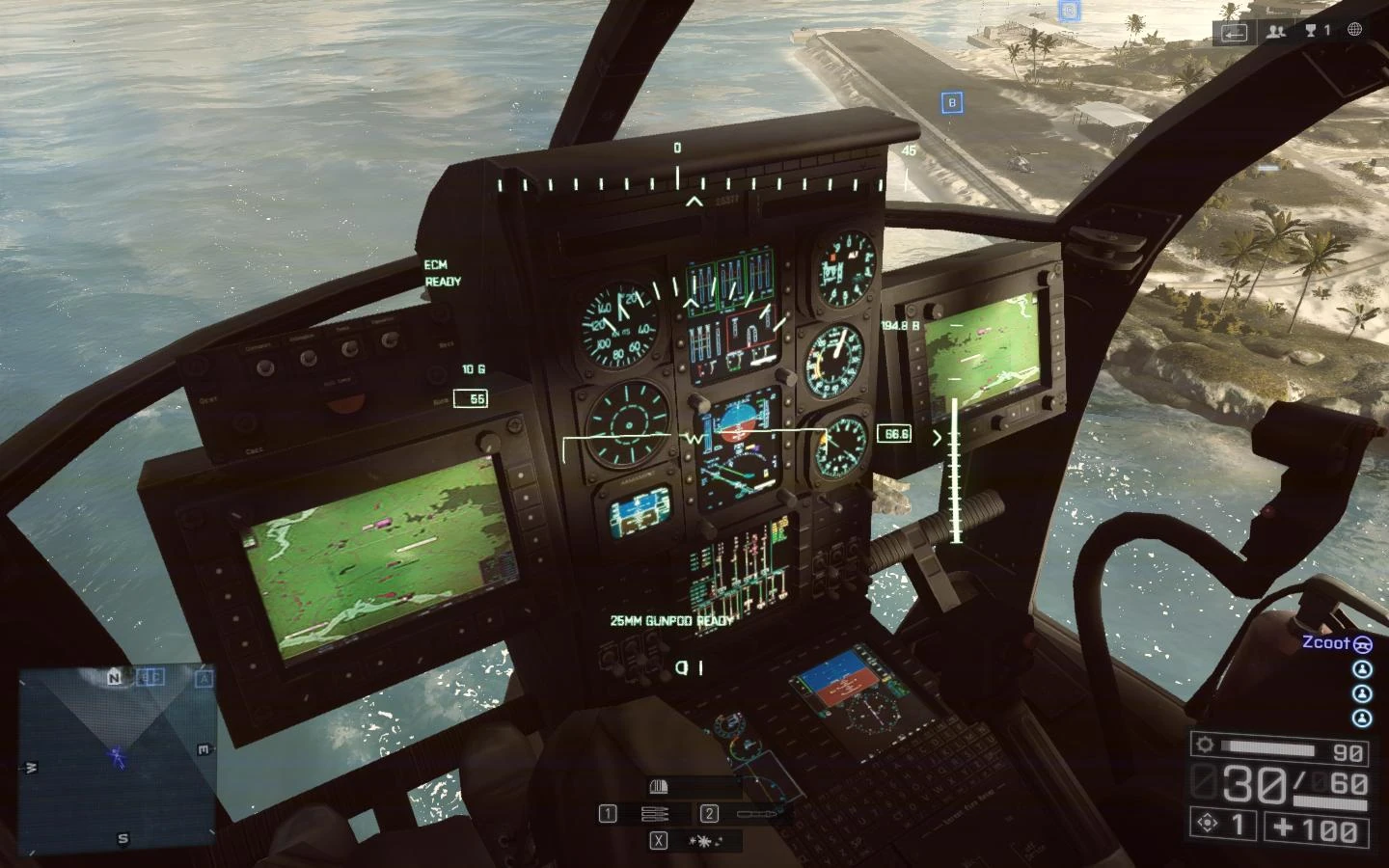Click the objective B marker in the world

[955, 100]
